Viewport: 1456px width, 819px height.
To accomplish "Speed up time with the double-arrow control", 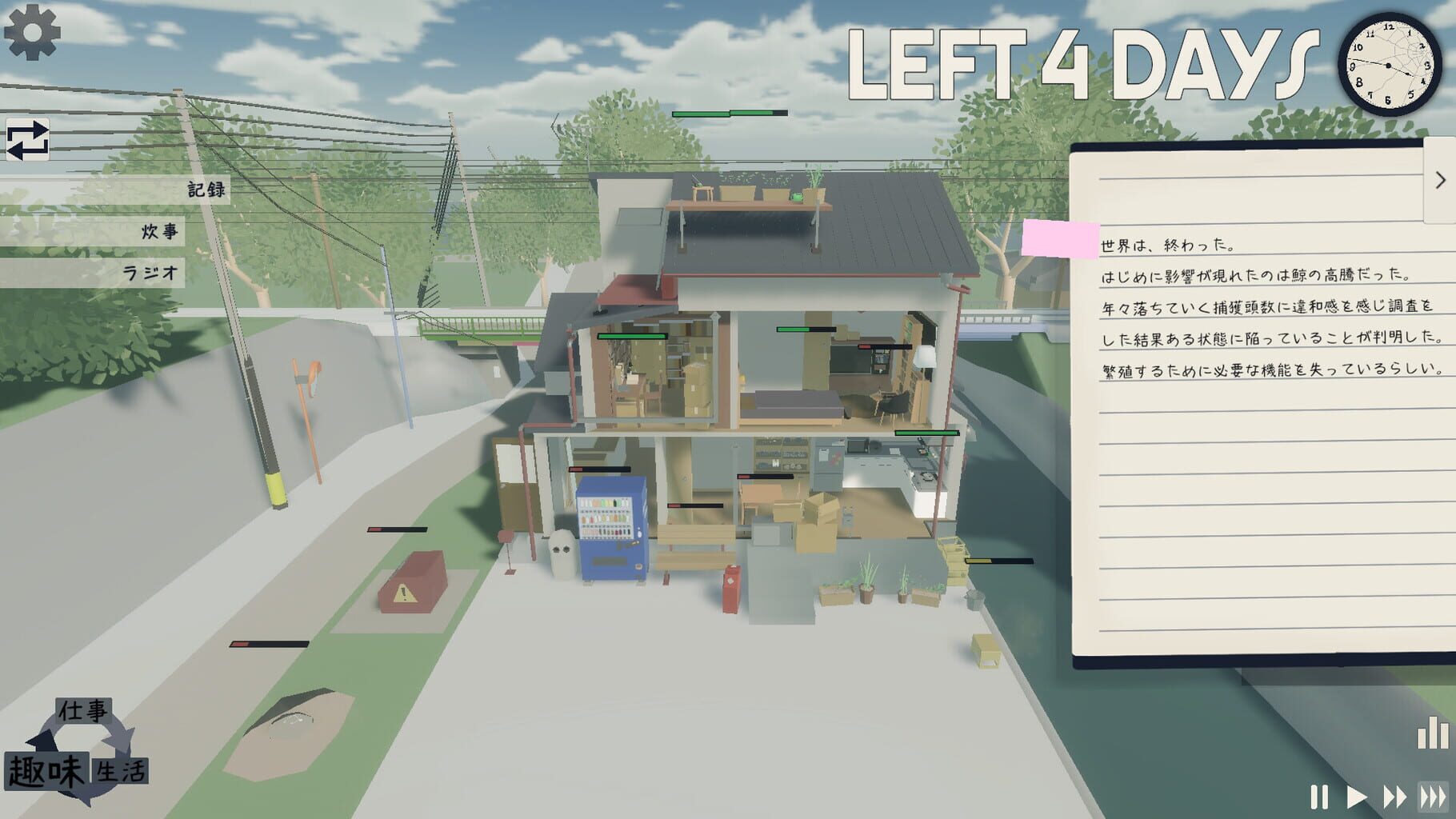I will [x=1394, y=796].
